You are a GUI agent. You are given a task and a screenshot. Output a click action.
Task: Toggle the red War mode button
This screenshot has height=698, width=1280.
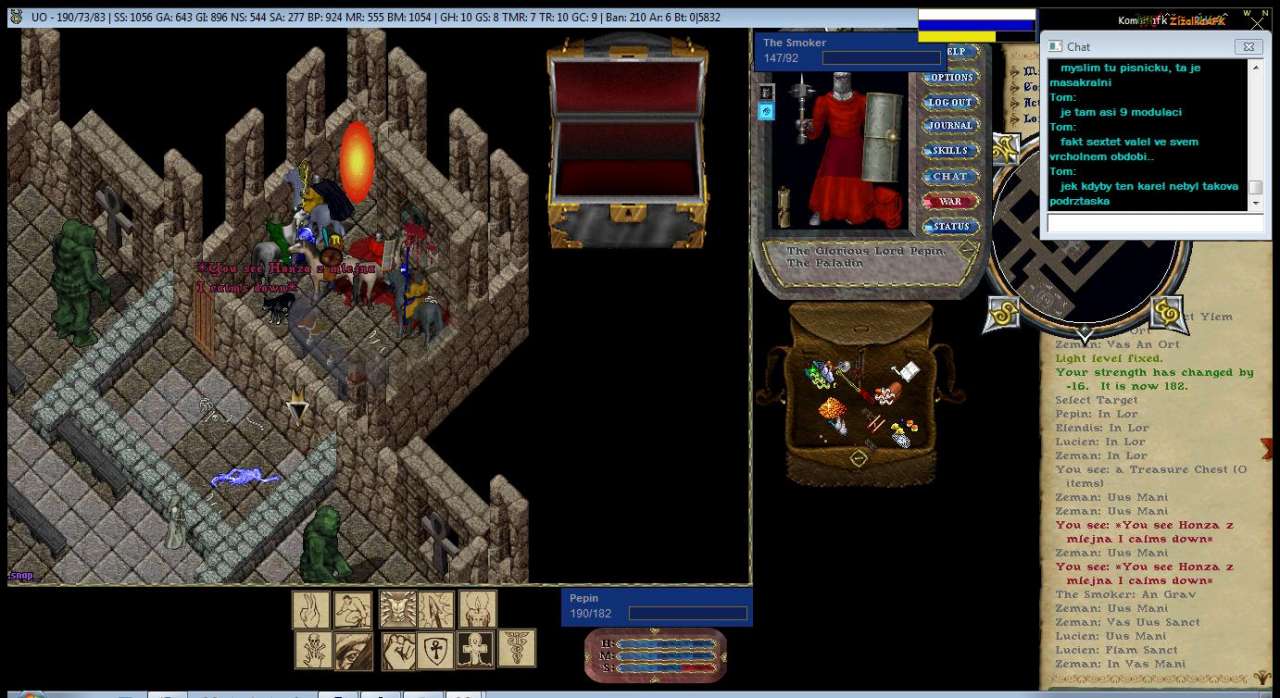950,201
